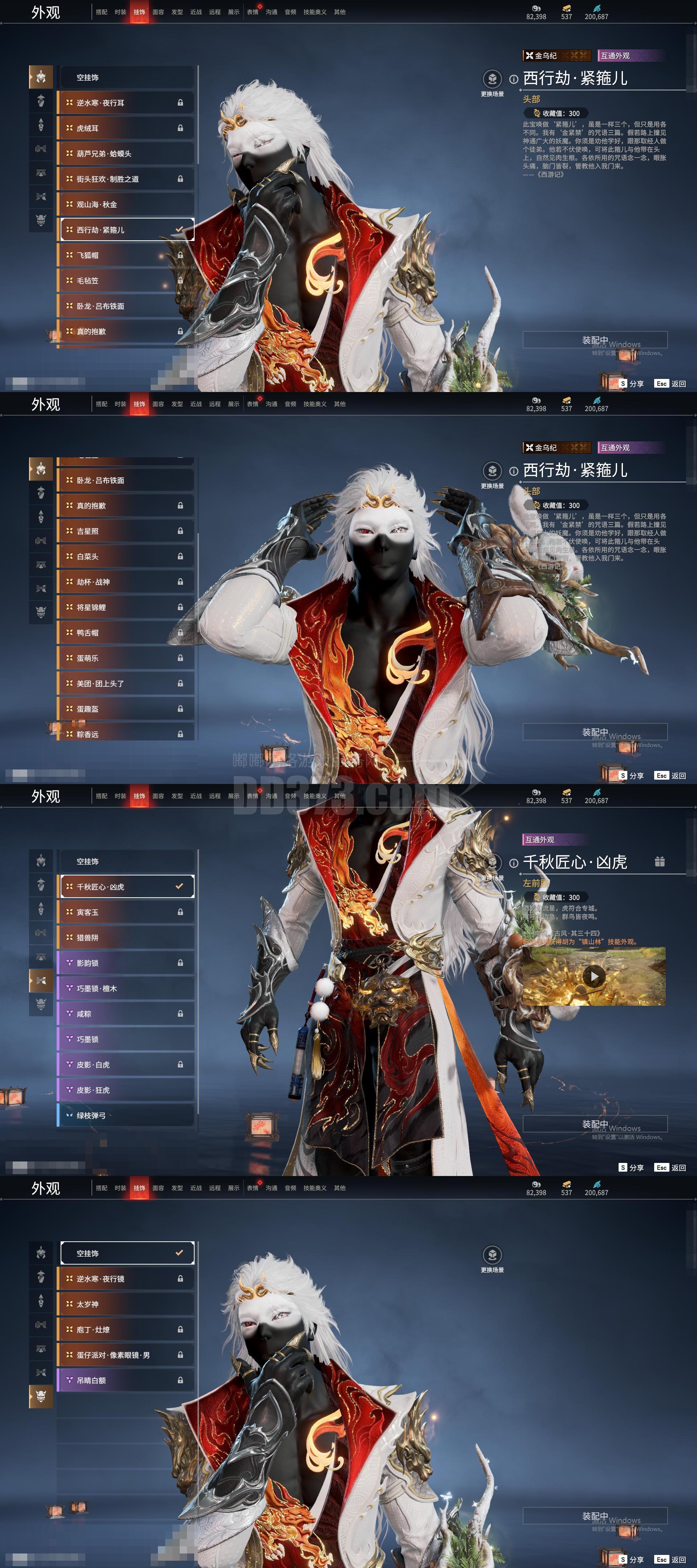Select the 千秋匠心·凶虎 forearm accessory row

pyautogui.click(x=126, y=887)
